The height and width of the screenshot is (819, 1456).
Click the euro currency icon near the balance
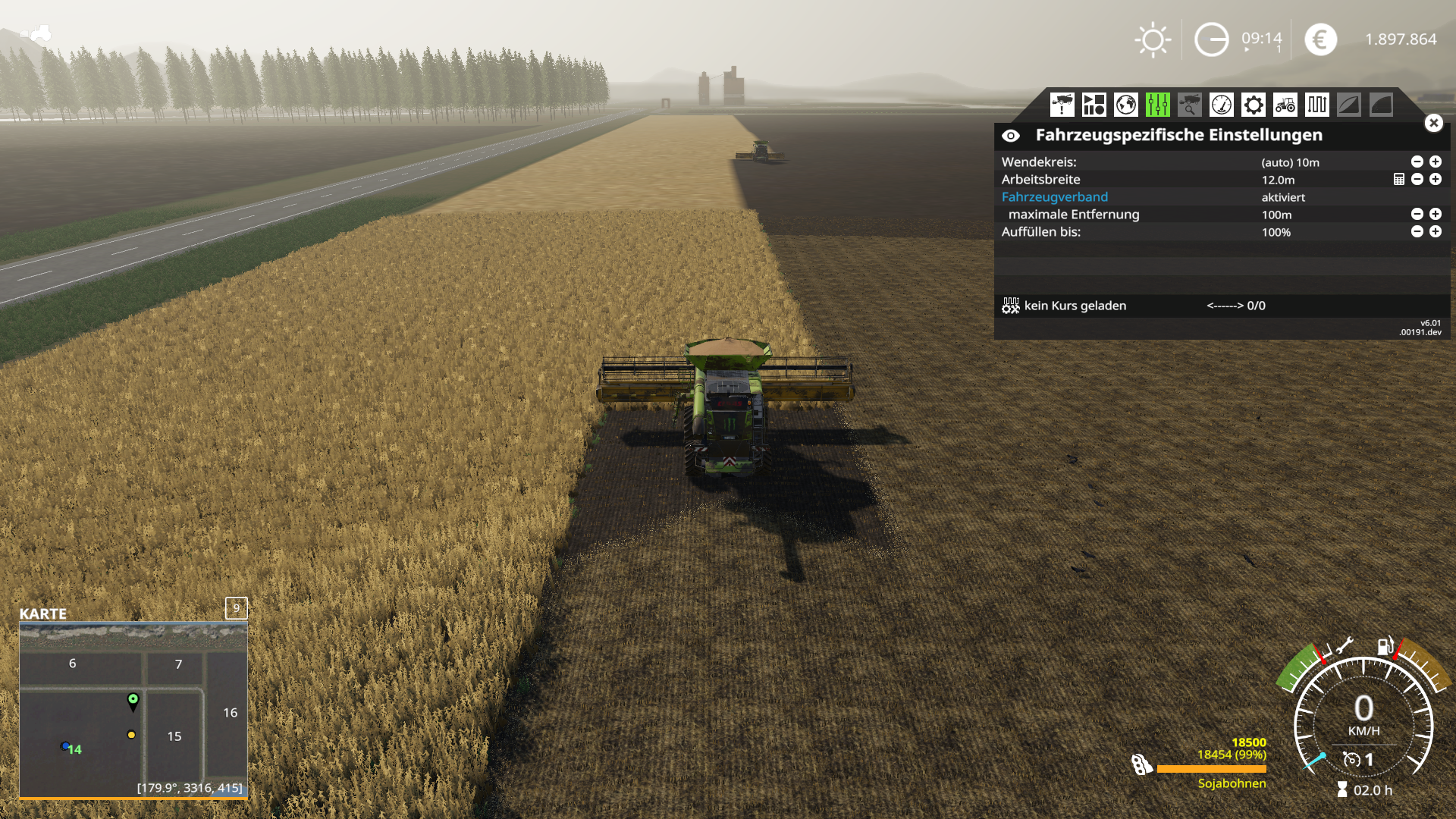click(x=1319, y=39)
